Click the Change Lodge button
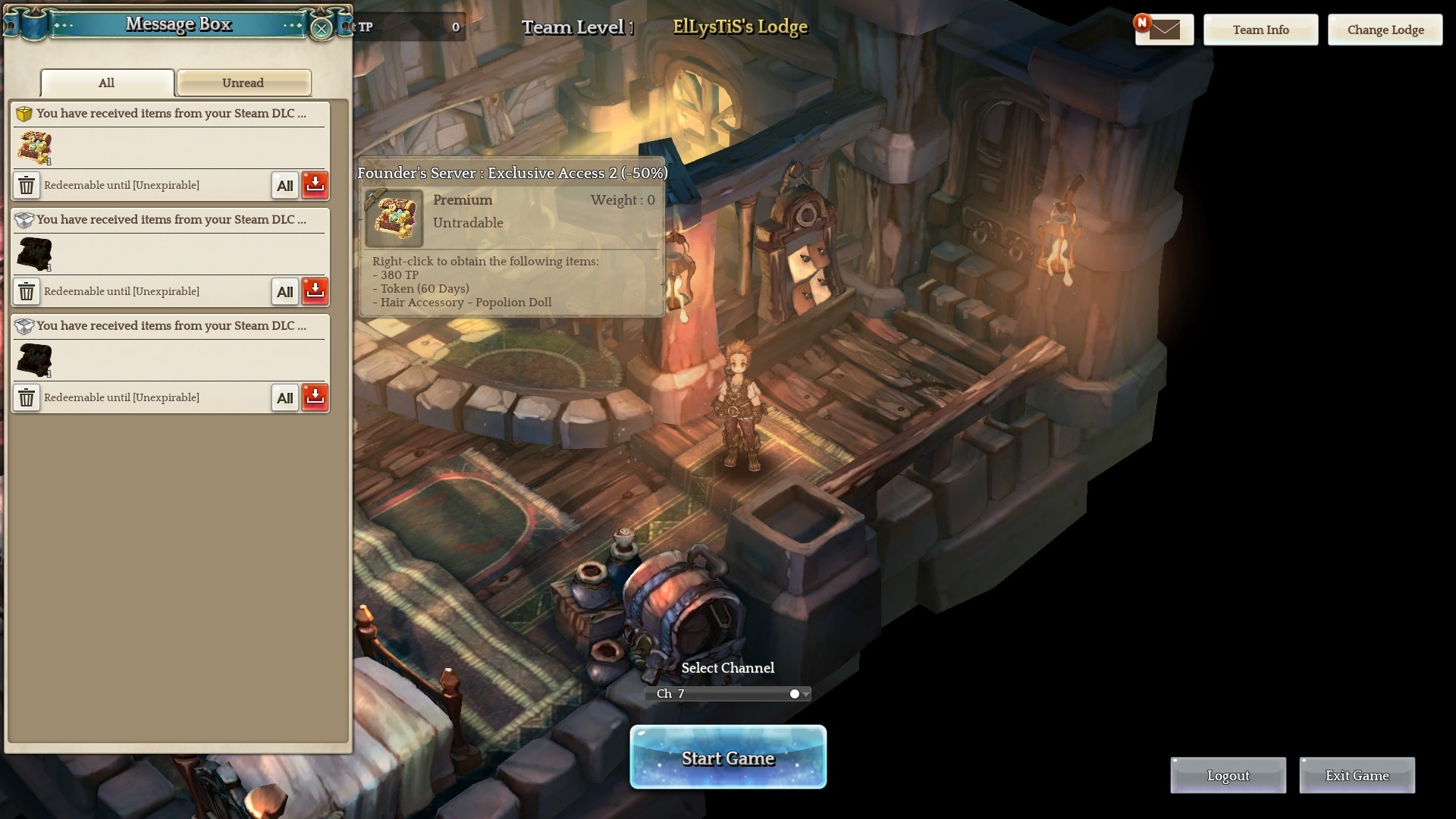 point(1385,30)
